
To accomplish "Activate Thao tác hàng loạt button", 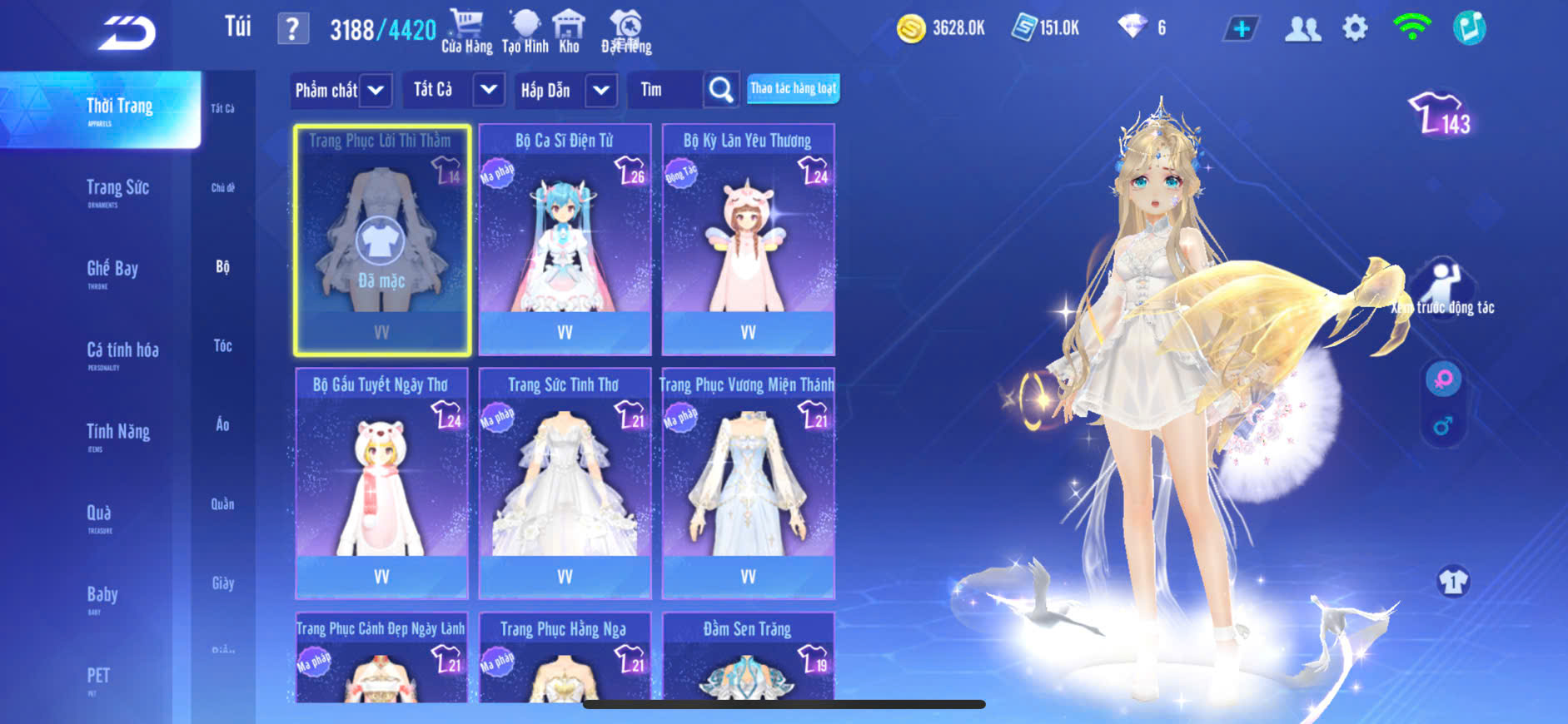I will tap(793, 88).
